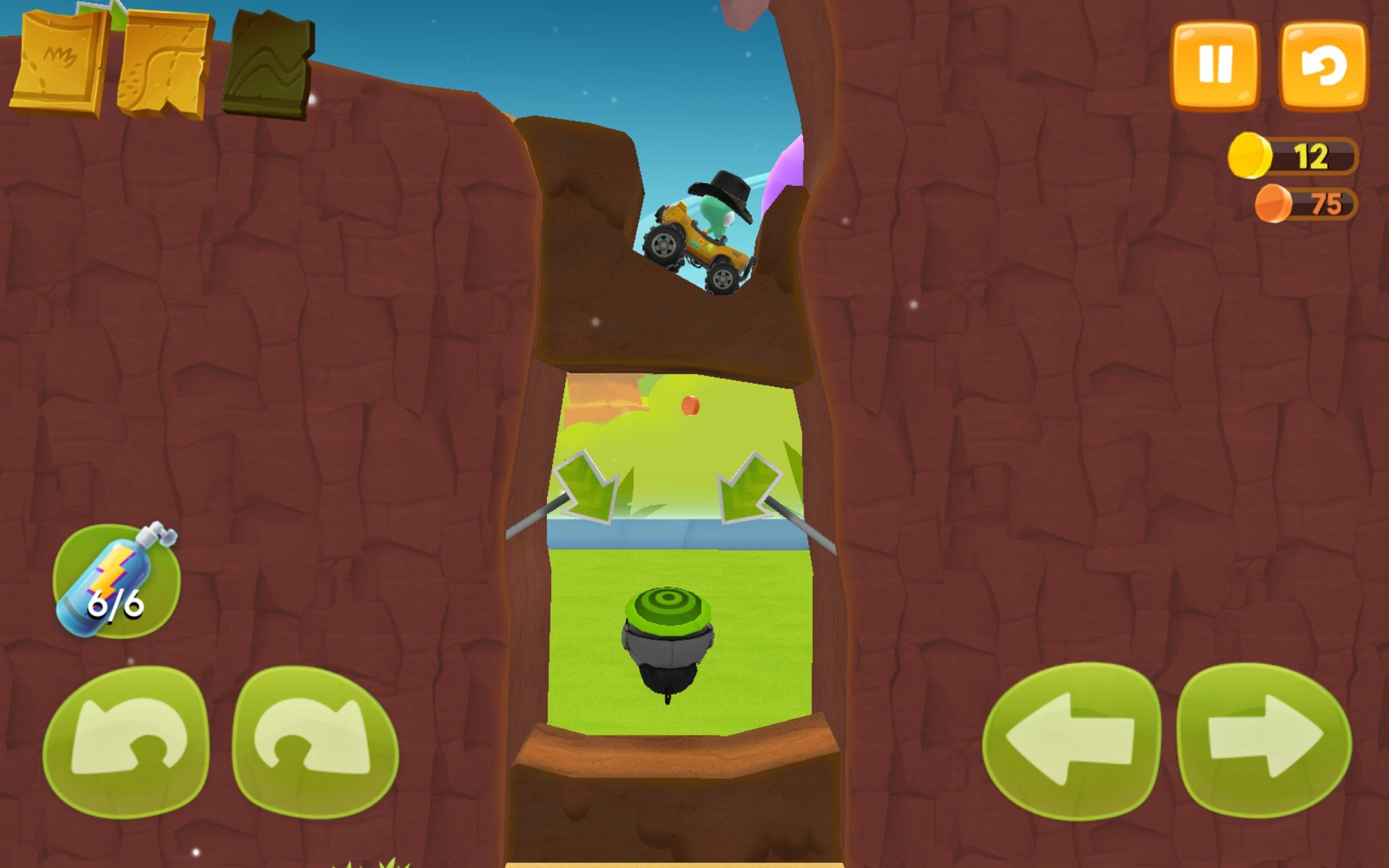Viewport: 1389px width, 868px height.
Task: Tilt the car forward with the clockwise button
Action: (x=315, y=741)
